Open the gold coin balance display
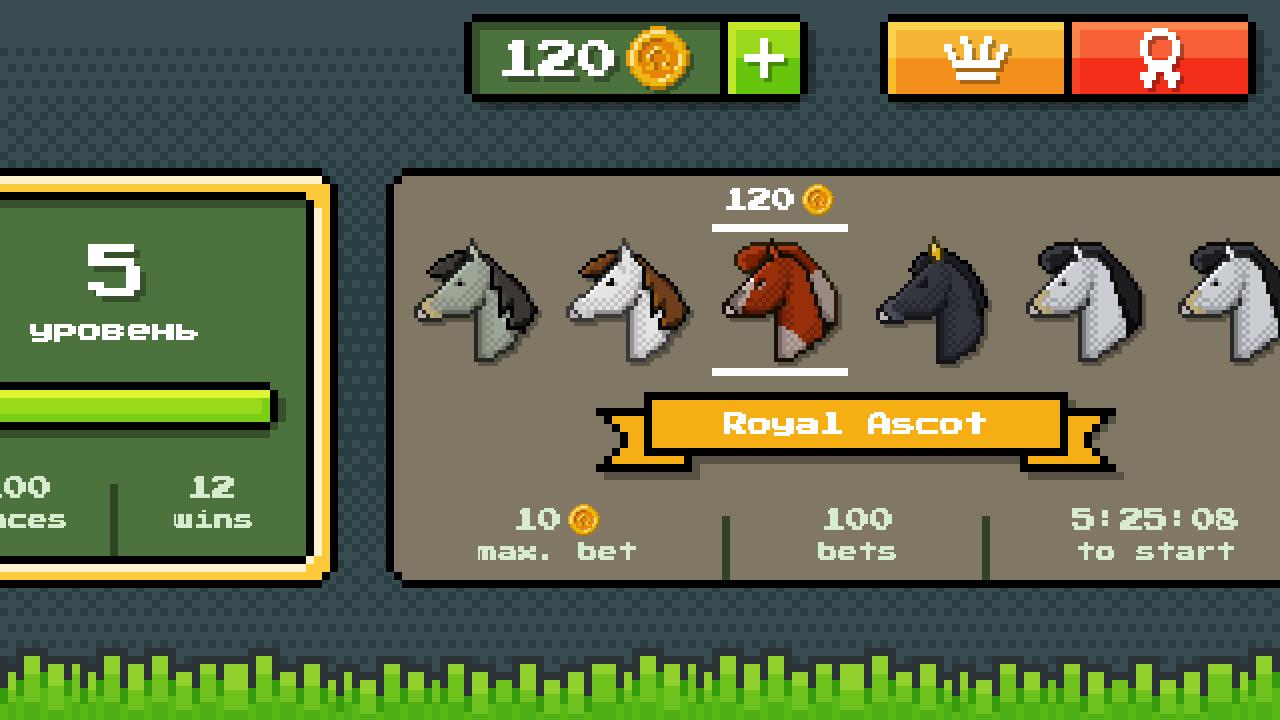1280x720 pixels. tap(595, 57)
